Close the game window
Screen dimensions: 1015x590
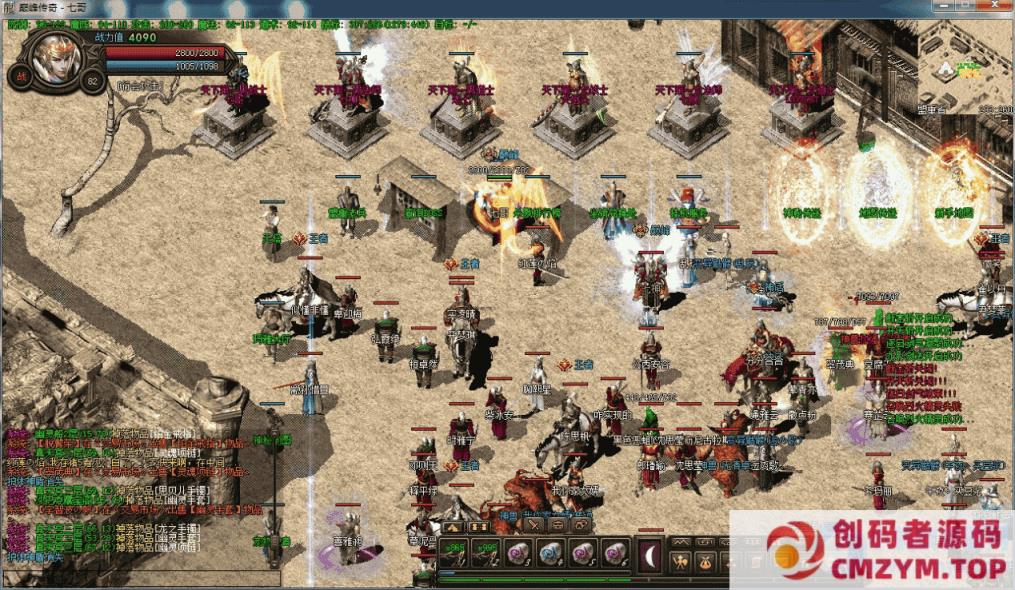coord(995,7)
